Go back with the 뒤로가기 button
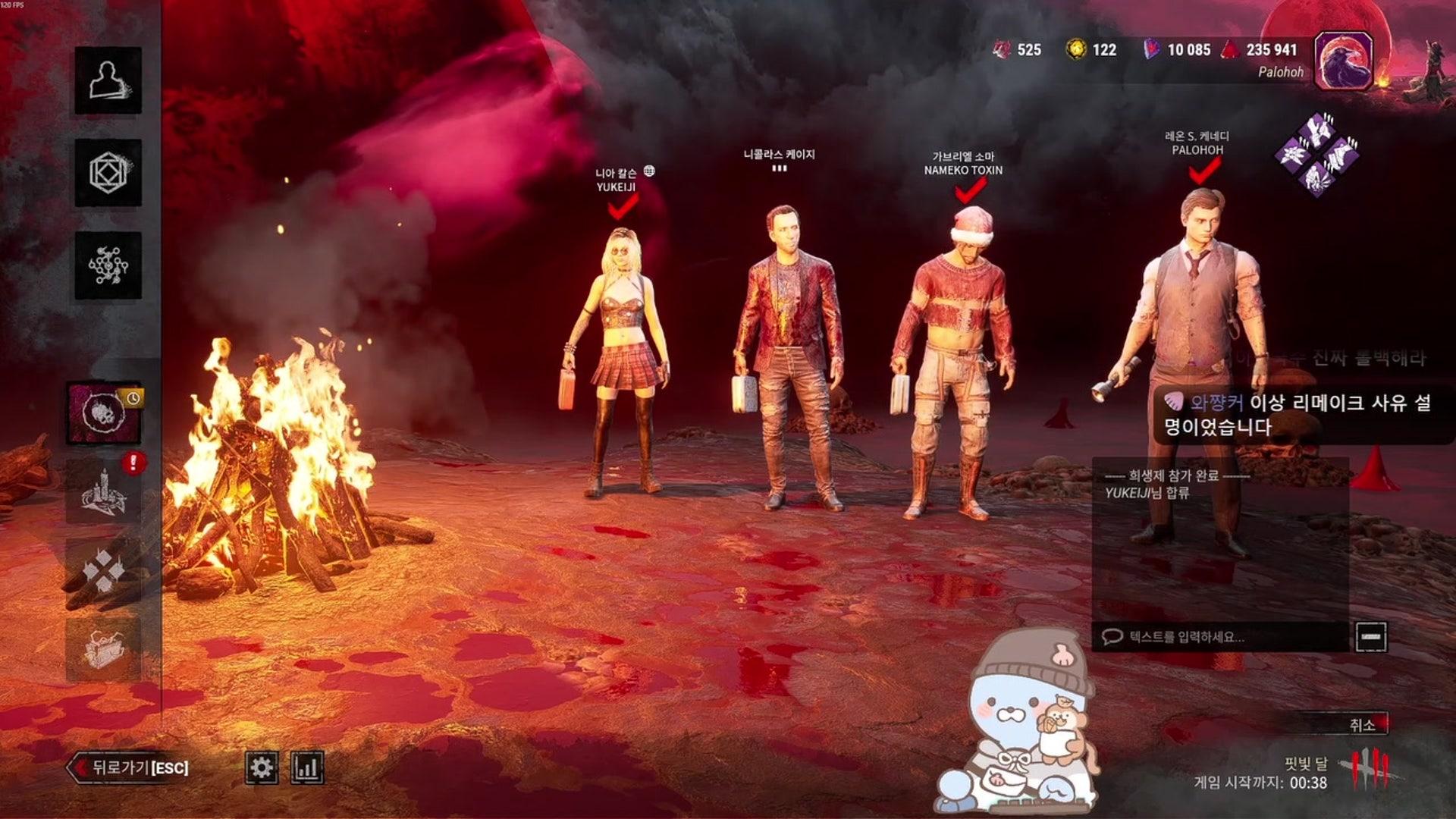The height and width of the screenshot is (819, 1456). (x=129, y=767)
